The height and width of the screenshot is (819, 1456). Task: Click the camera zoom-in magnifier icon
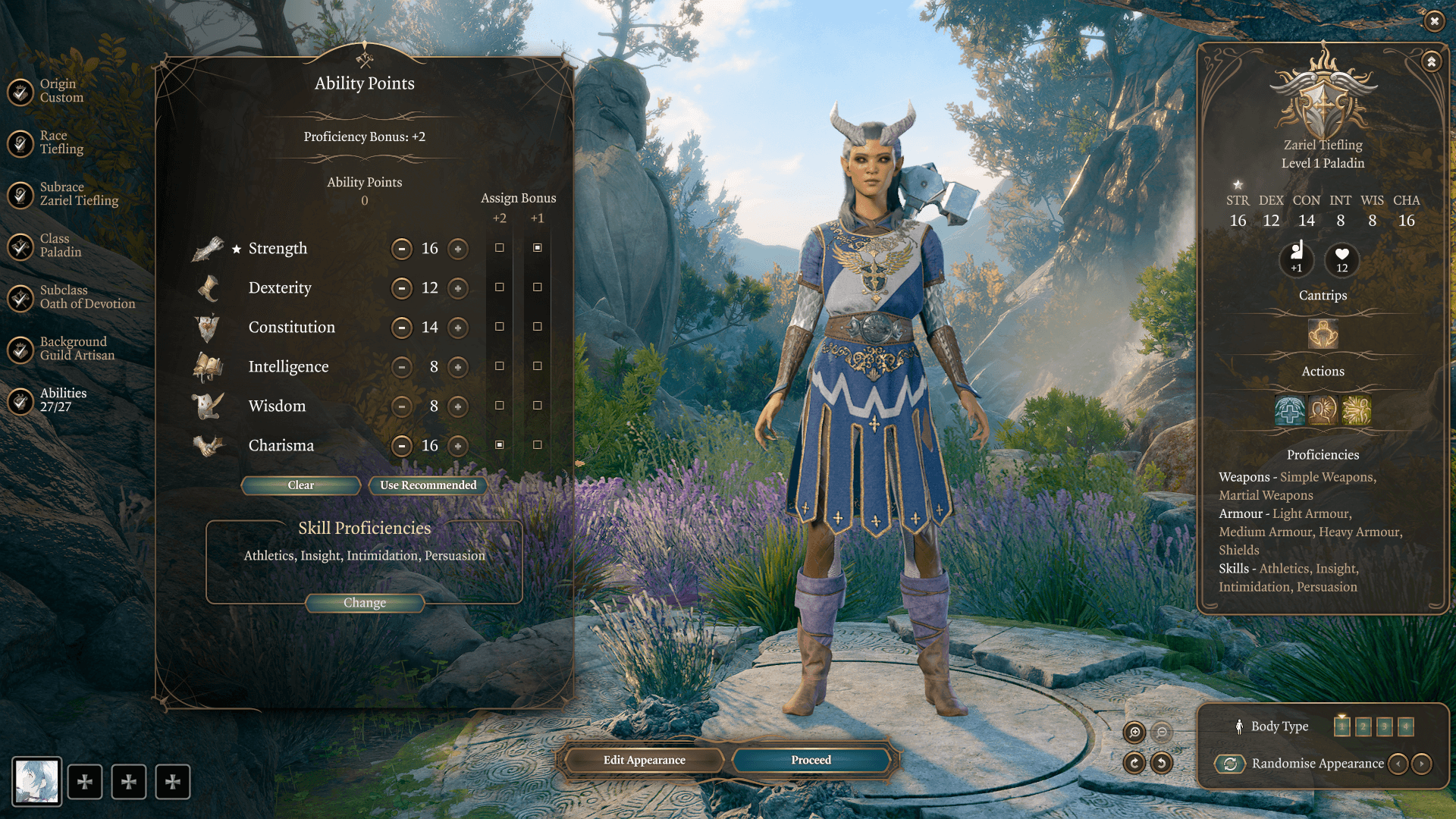[1134, 733]
